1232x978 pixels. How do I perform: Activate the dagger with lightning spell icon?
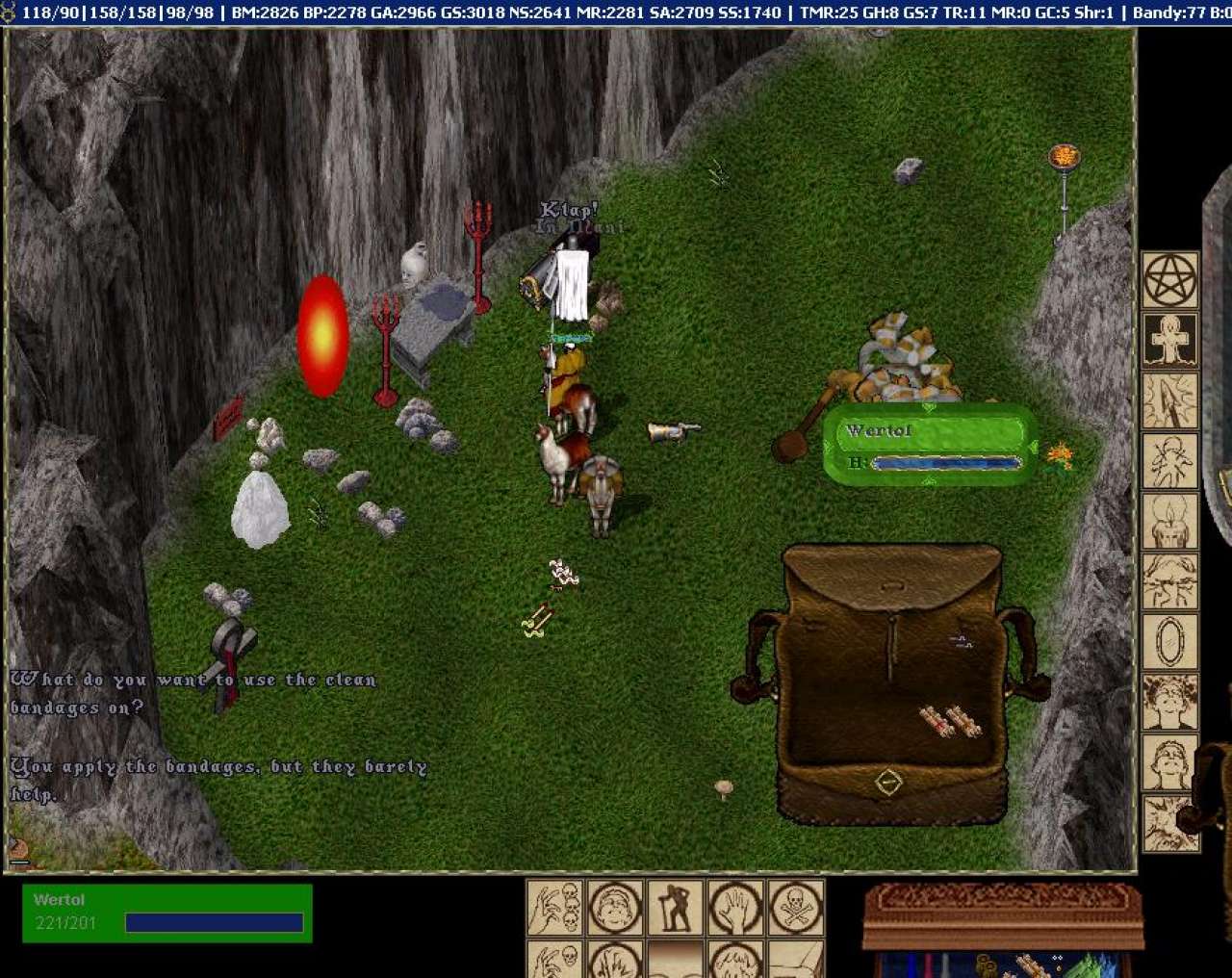tap(1170, 400)
